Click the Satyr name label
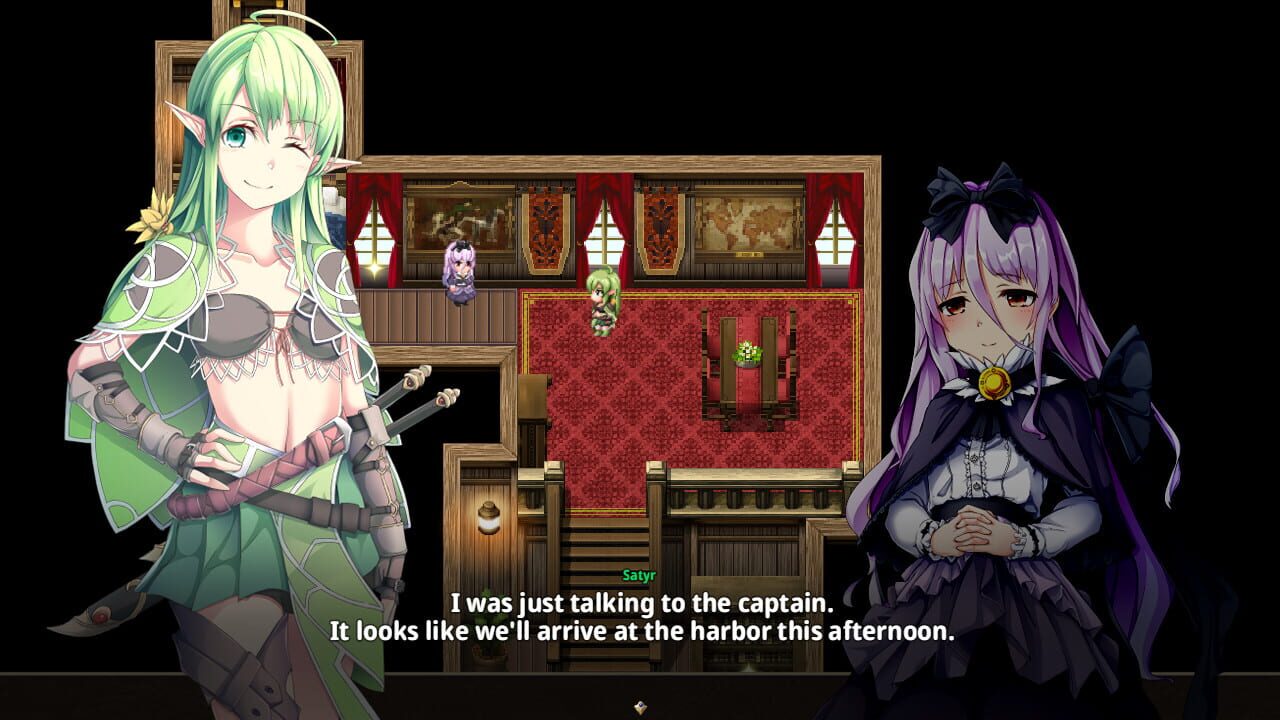 pyautogui.click(x=638, y=575)
